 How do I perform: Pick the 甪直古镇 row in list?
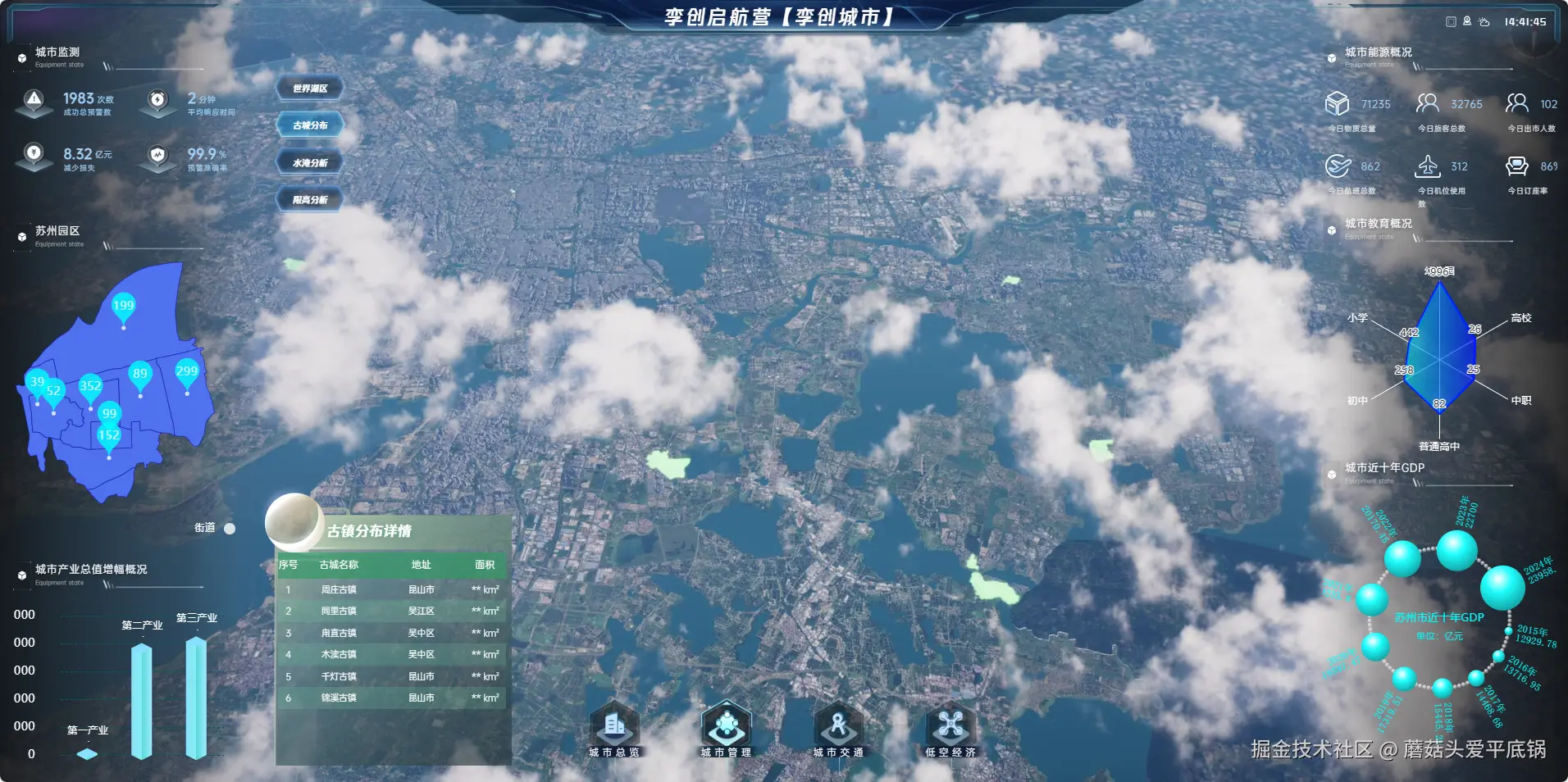click(393, 633)
